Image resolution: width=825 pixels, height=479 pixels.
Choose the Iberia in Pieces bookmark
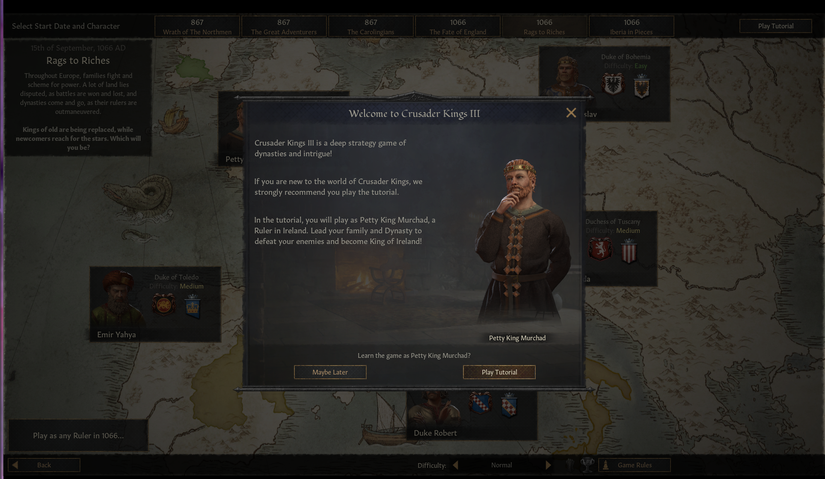click(x=631, y=26)
